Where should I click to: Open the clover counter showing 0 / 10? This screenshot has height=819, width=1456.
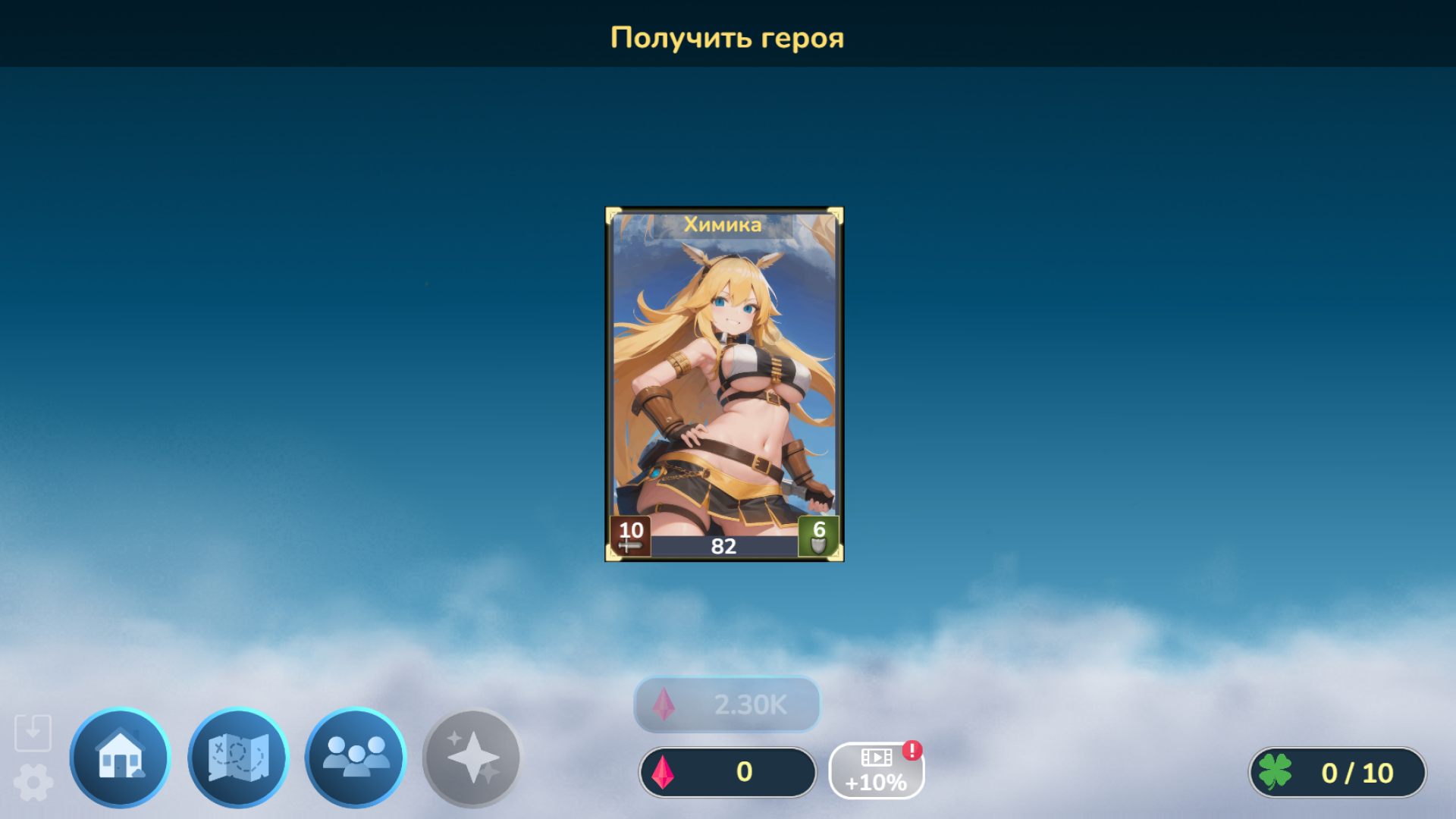(1338, 772)
